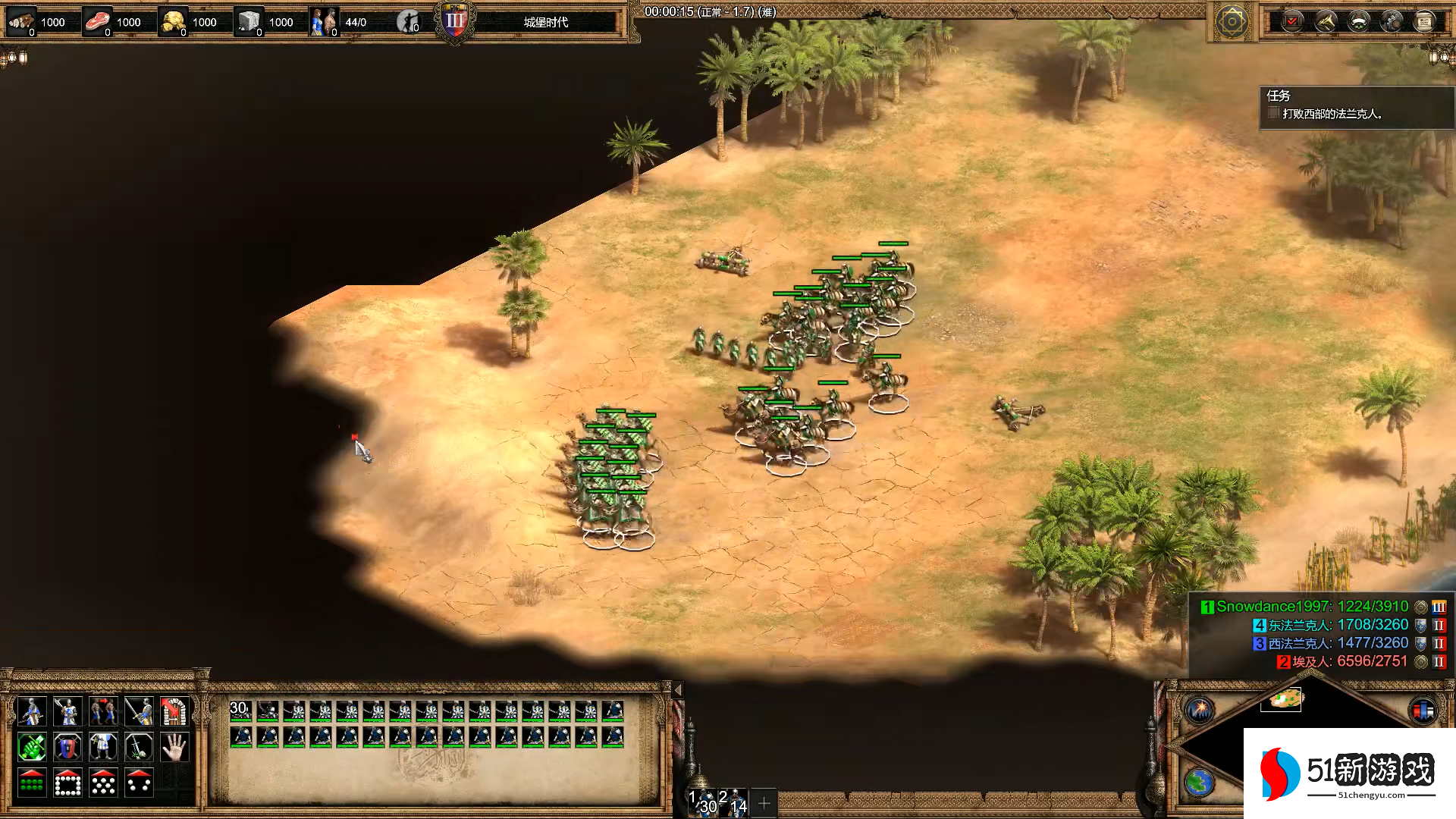
Task: Pick the flank formation icon
Action: point(139,783)
